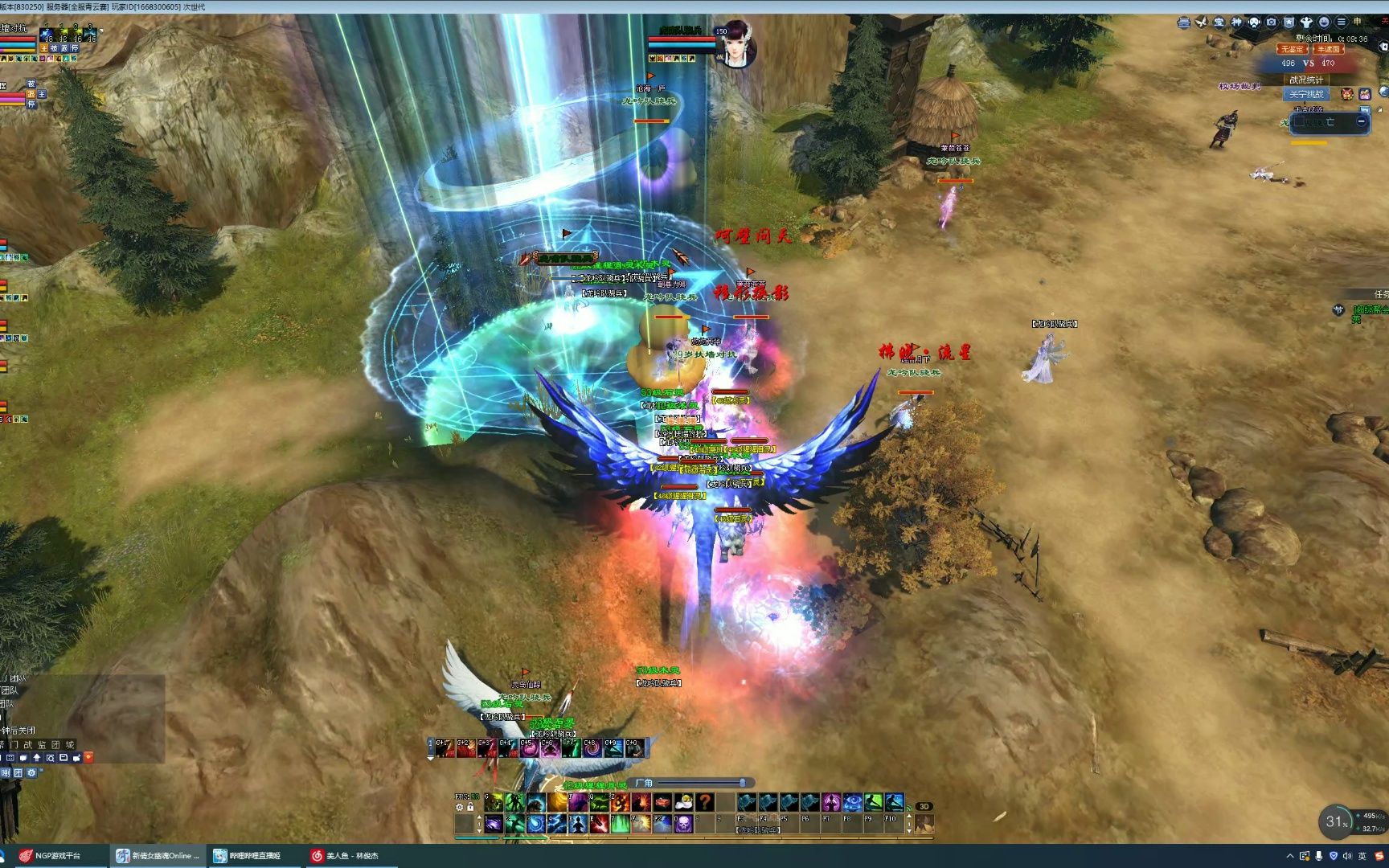Open the 神 menu icon
The width and height of the screenshot is (1389, 868).
pyautogui.click(x=1236, y=23)
